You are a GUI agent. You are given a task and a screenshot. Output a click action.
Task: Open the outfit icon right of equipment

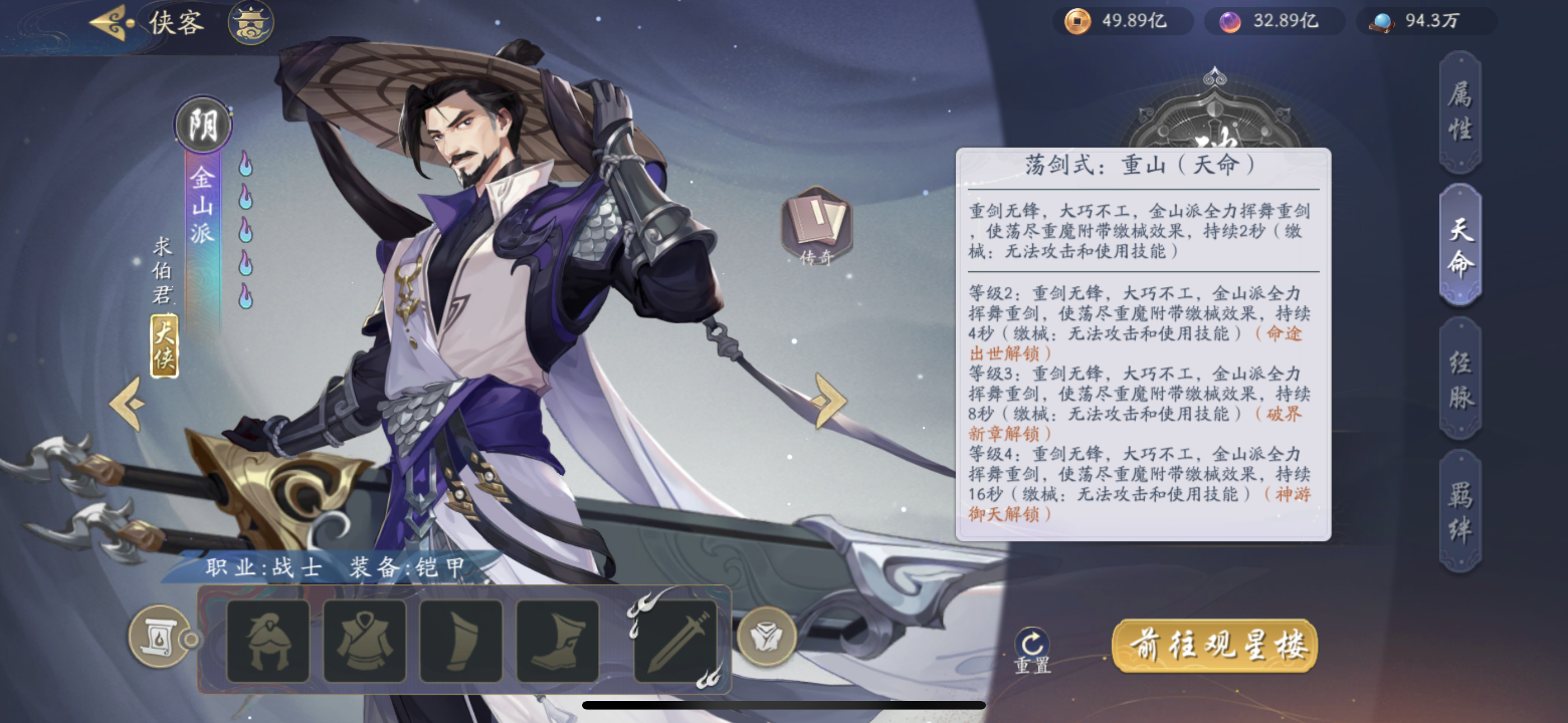point(767,636)
